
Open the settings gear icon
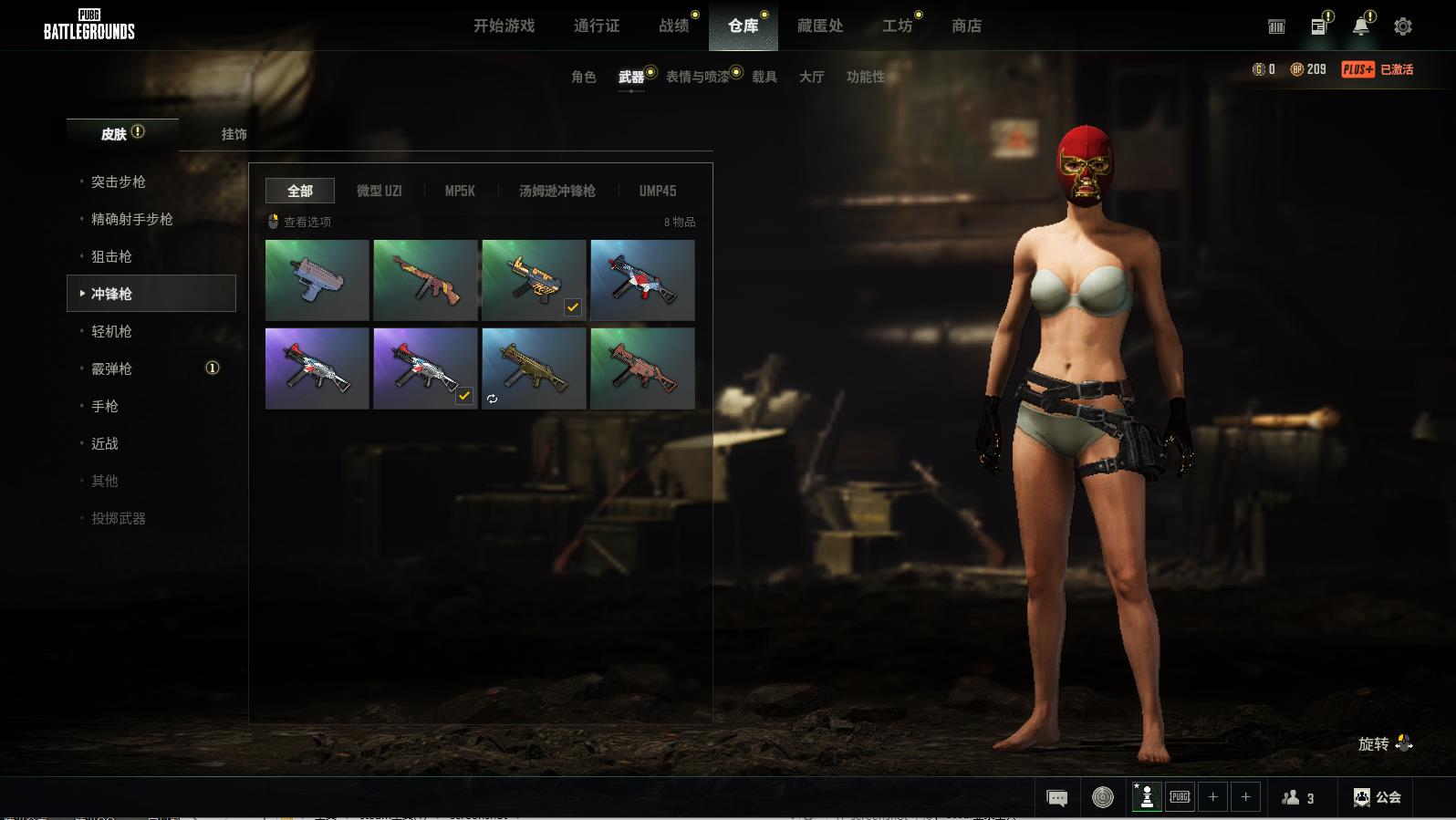1402,26
